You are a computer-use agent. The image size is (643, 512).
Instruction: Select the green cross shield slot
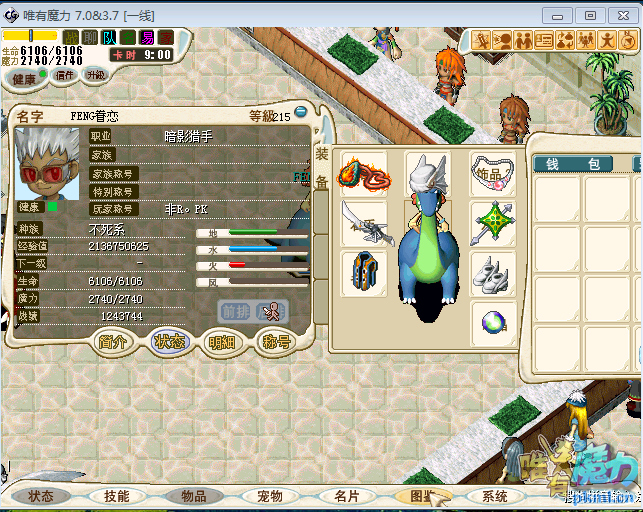[x=493, y=223]
